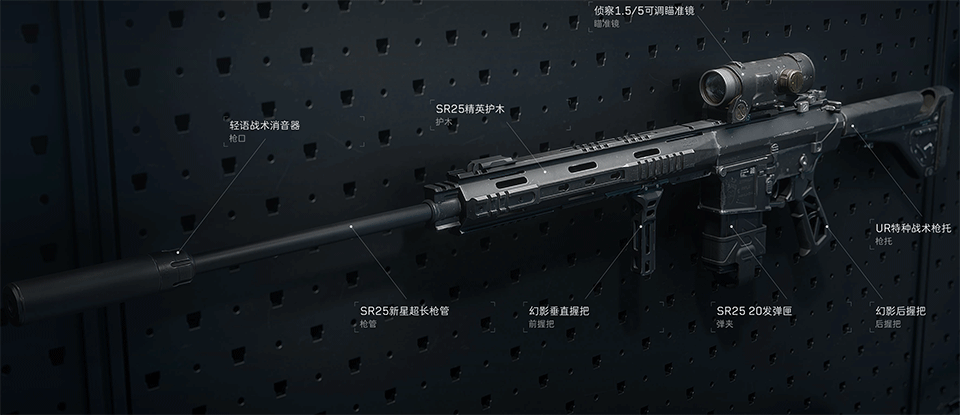Open the 幻影垂直握把 foregrip attachment
This screenshot has height=415, width=960.
[x=558, y=311]
